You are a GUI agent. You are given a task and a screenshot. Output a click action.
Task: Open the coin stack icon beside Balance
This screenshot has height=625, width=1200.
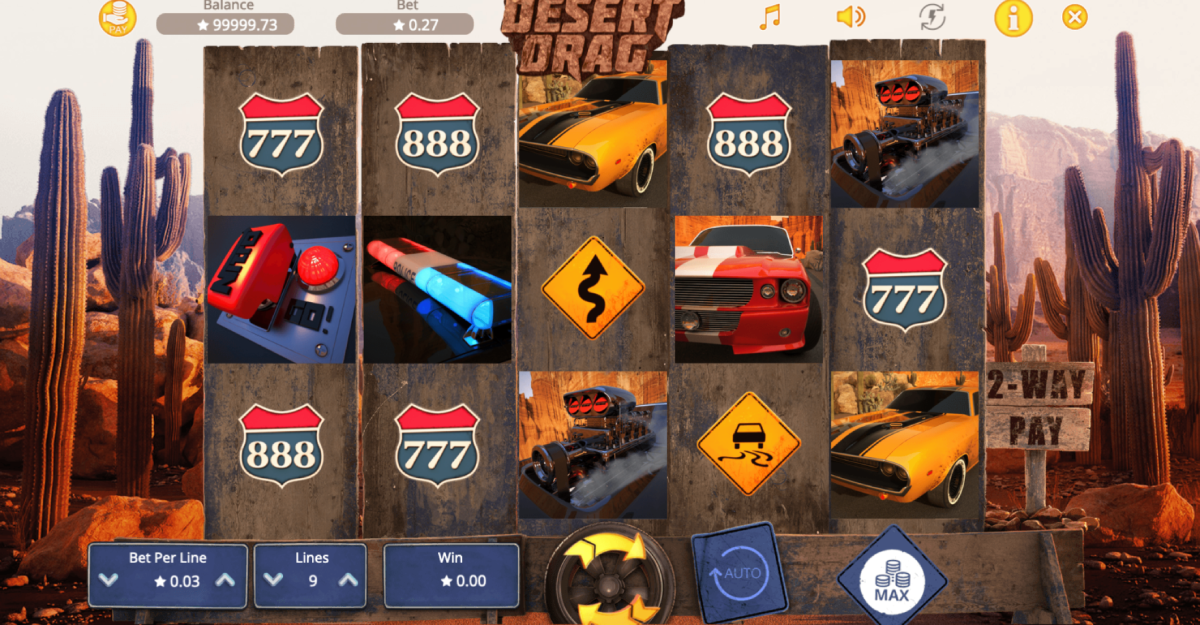click(x=117, y=18)
